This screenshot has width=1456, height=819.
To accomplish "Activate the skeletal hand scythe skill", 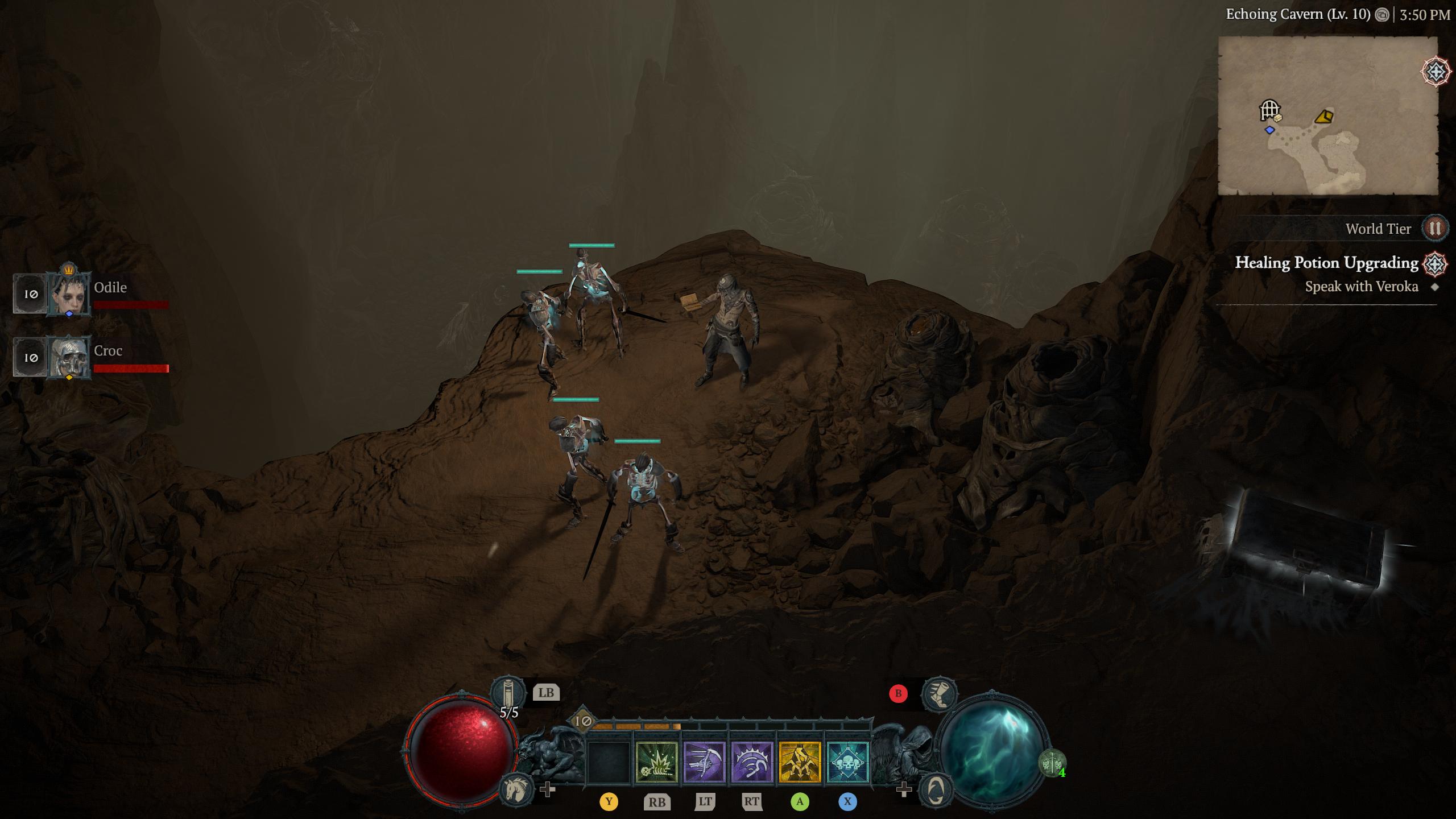I will [x=704, y=762].
